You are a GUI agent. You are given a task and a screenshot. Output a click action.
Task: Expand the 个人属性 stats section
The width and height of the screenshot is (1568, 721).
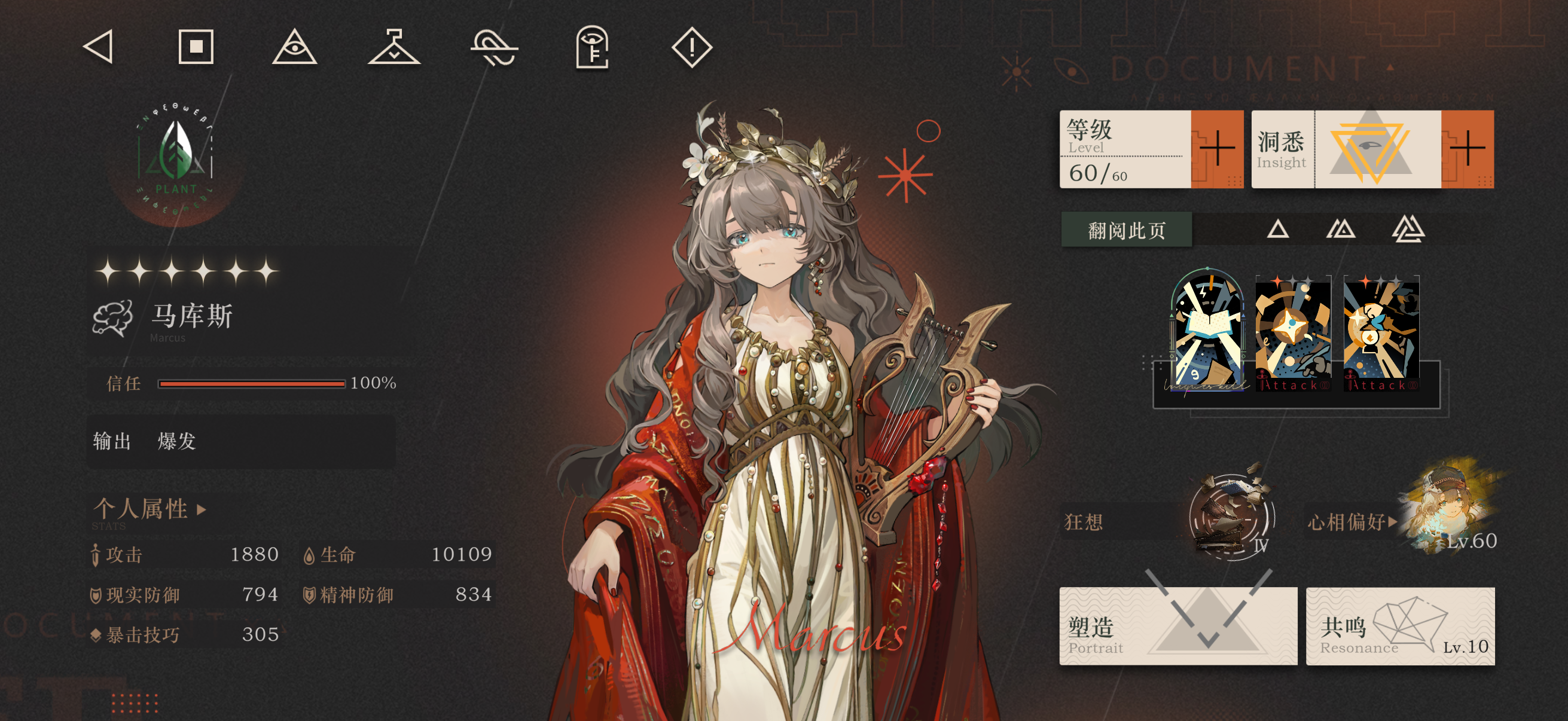(x=148, y=510)
